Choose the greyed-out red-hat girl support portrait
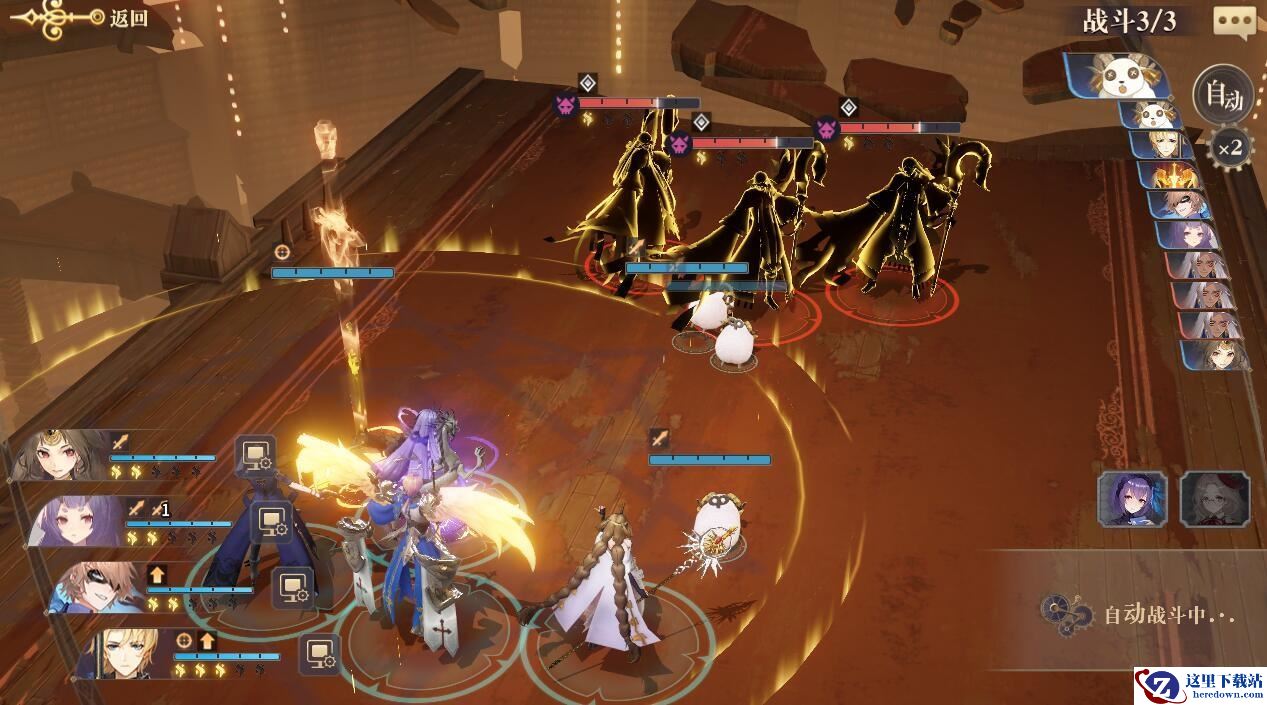Image resolution: width=1267 pixels, height=705 pixels. tap(1214, 499)
